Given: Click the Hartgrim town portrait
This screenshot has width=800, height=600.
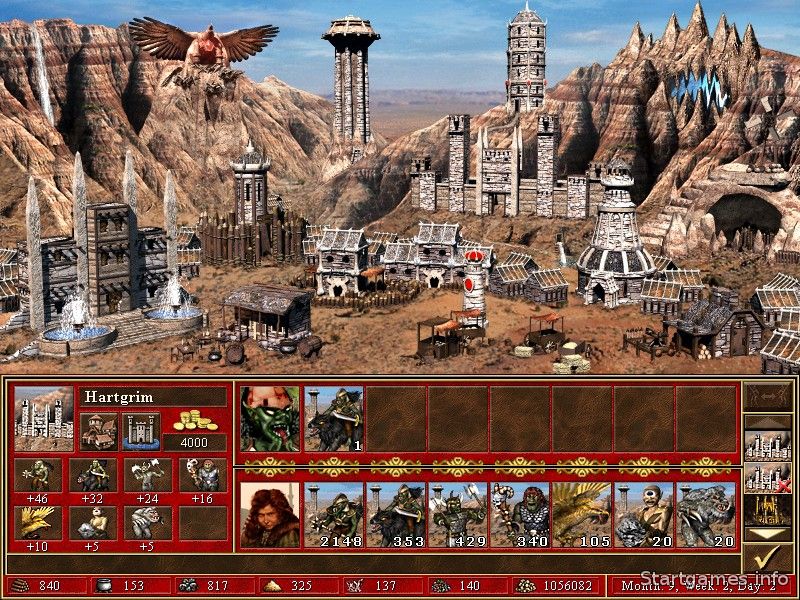Looking at the screenshot, I should 44,418.
